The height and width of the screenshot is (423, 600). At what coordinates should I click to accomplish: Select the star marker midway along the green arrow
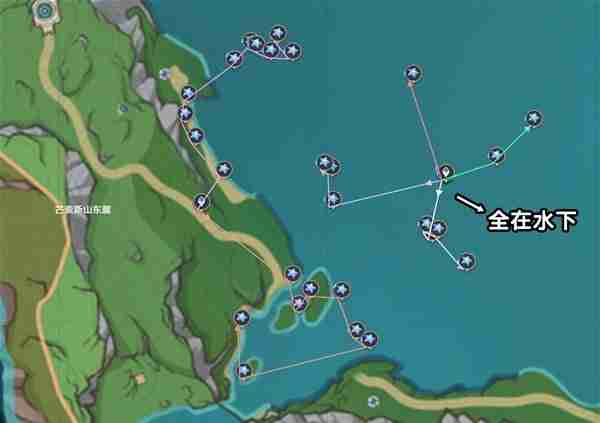(496, 155)
